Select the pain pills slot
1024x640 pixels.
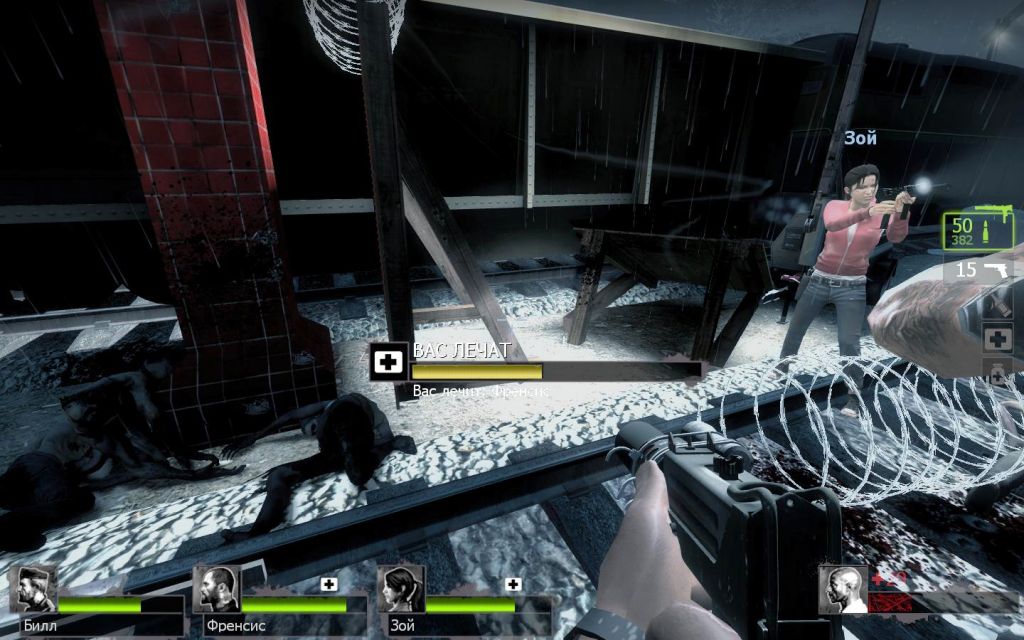(998, 373)
